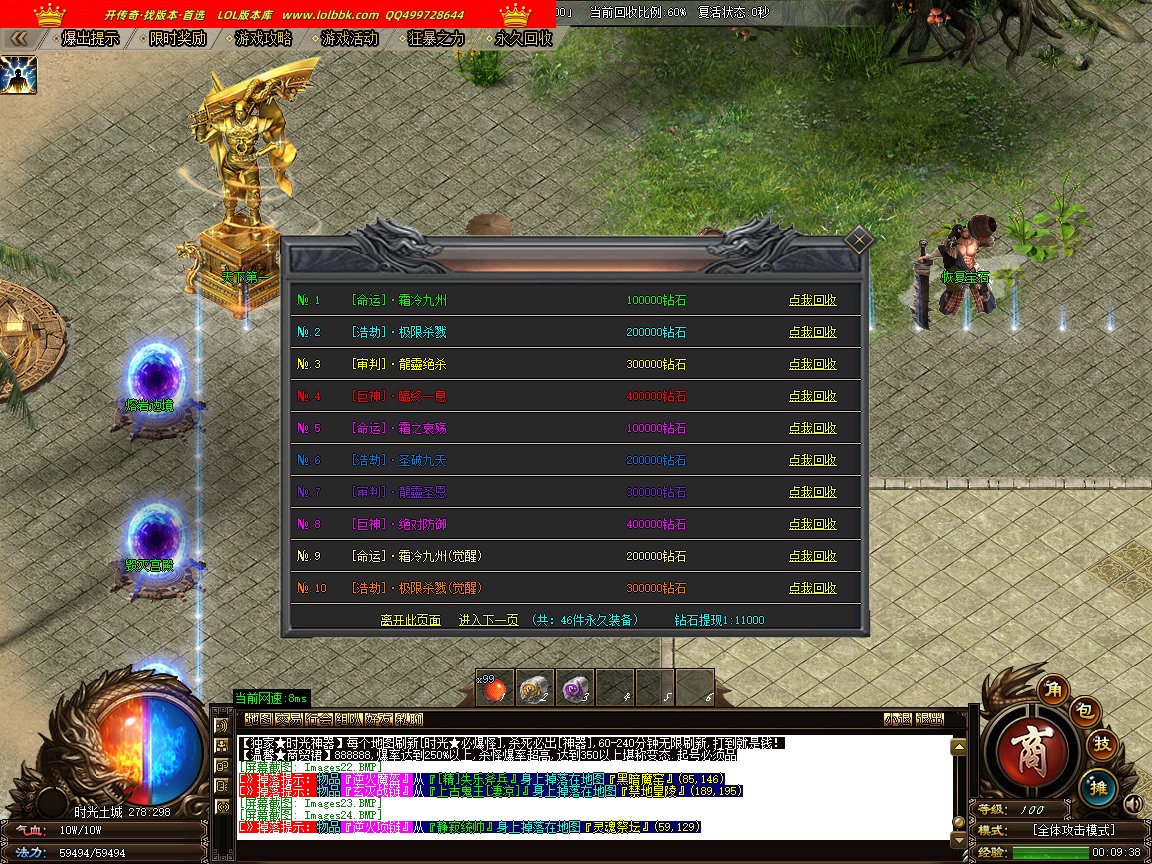Open the bag with the 包 button
Screen dimensions: 1152x864
coord(1087,711)
